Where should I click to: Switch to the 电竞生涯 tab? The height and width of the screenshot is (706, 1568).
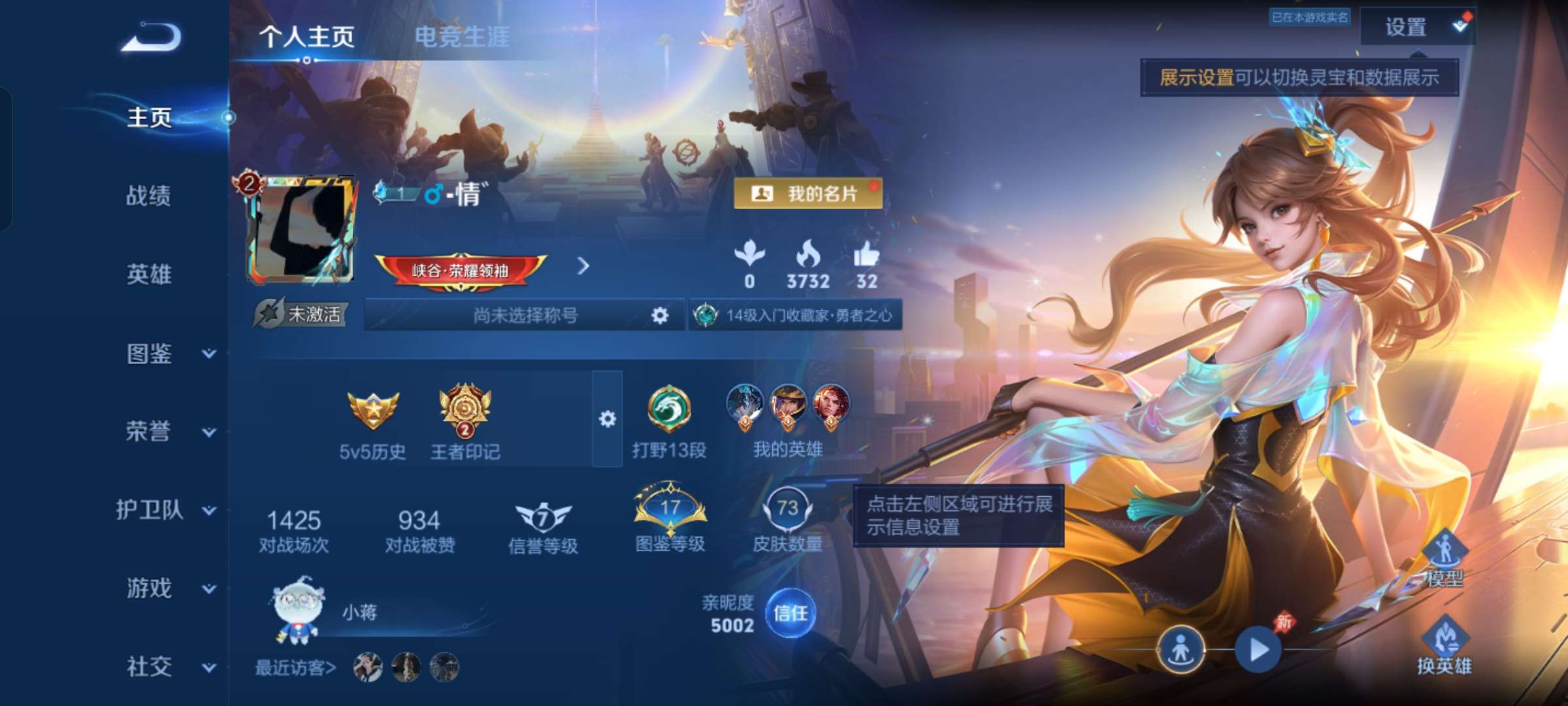(464, 36)
